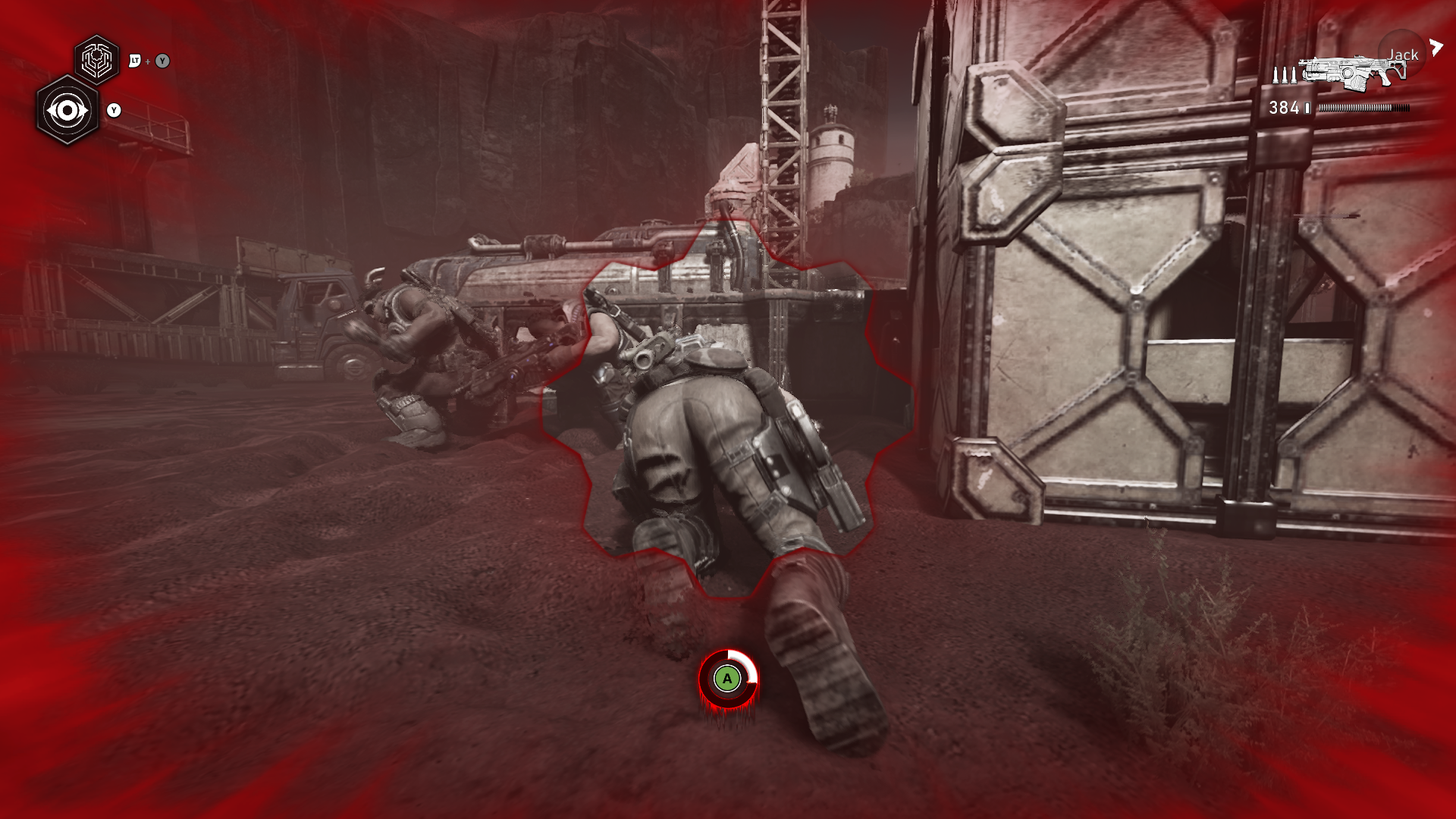This screenshot has height=819, width=1456.
Task: Activate Jack's eye scan ability icon
Action: (68, 111)
